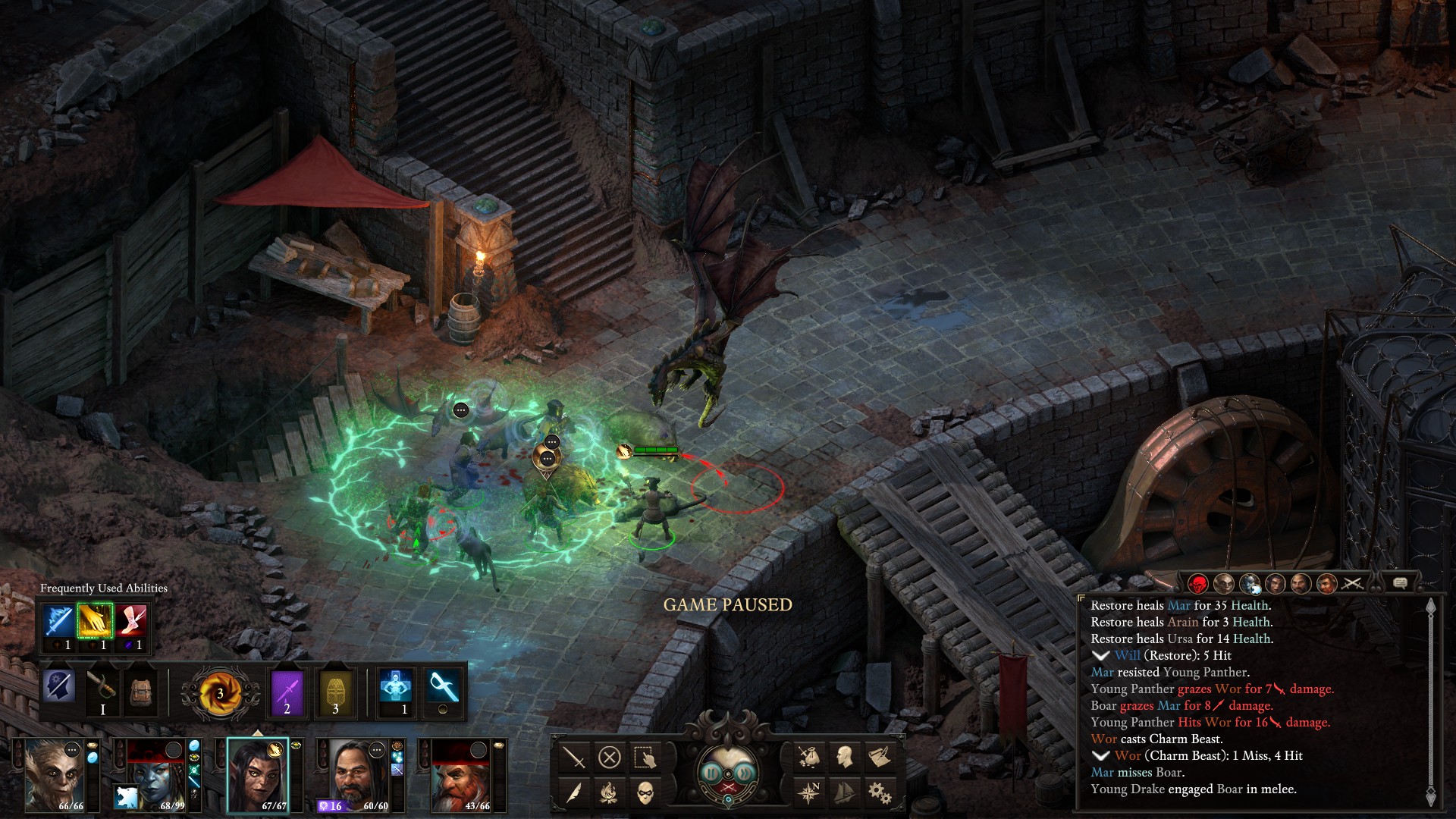
Task: Open the inventory sword and bag icon
Action: [x=808, y=756]
